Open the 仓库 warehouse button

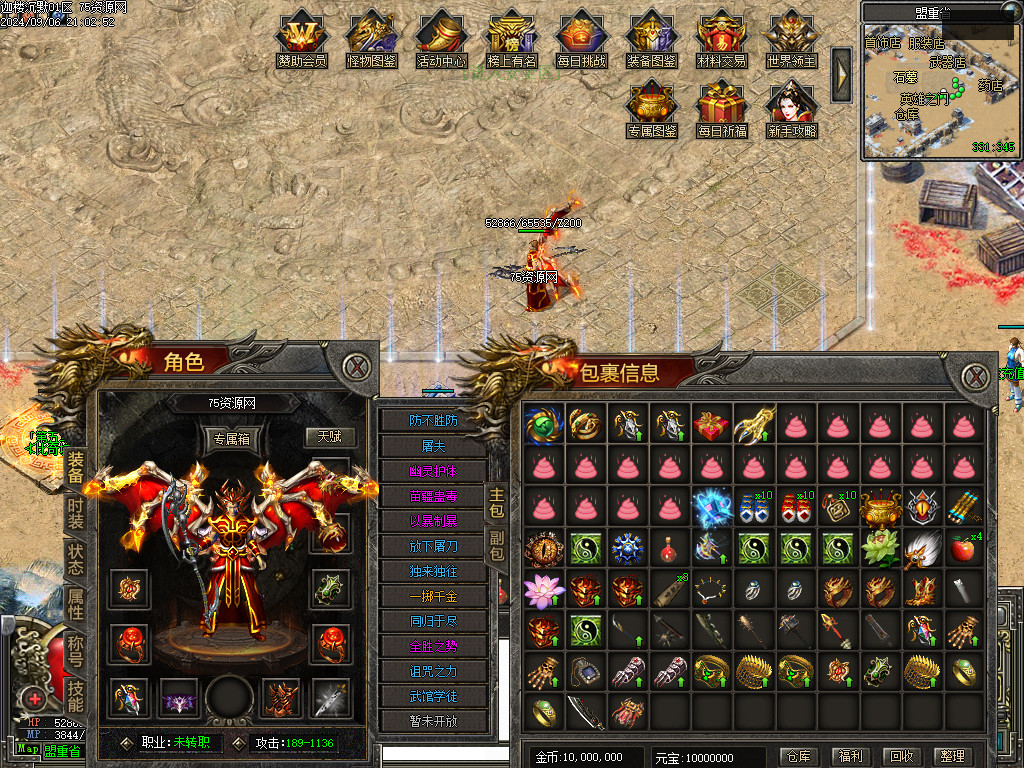coord(796,757)
